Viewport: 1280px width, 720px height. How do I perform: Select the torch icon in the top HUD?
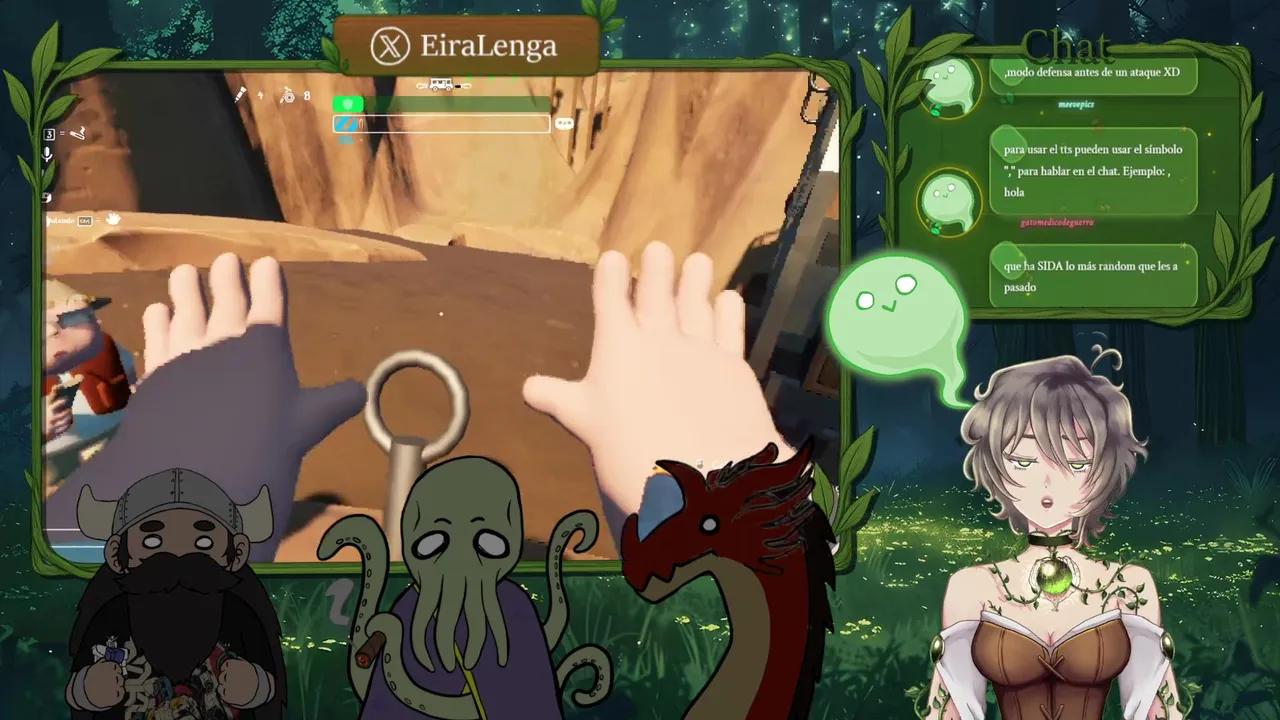pos(238,95)
